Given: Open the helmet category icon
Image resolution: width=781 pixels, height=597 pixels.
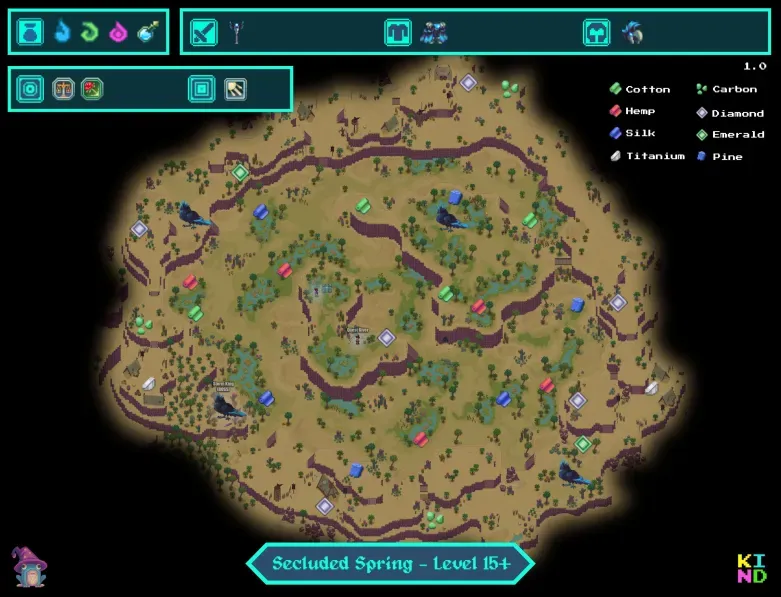Looking at the screenshot, I should (597, 33).
